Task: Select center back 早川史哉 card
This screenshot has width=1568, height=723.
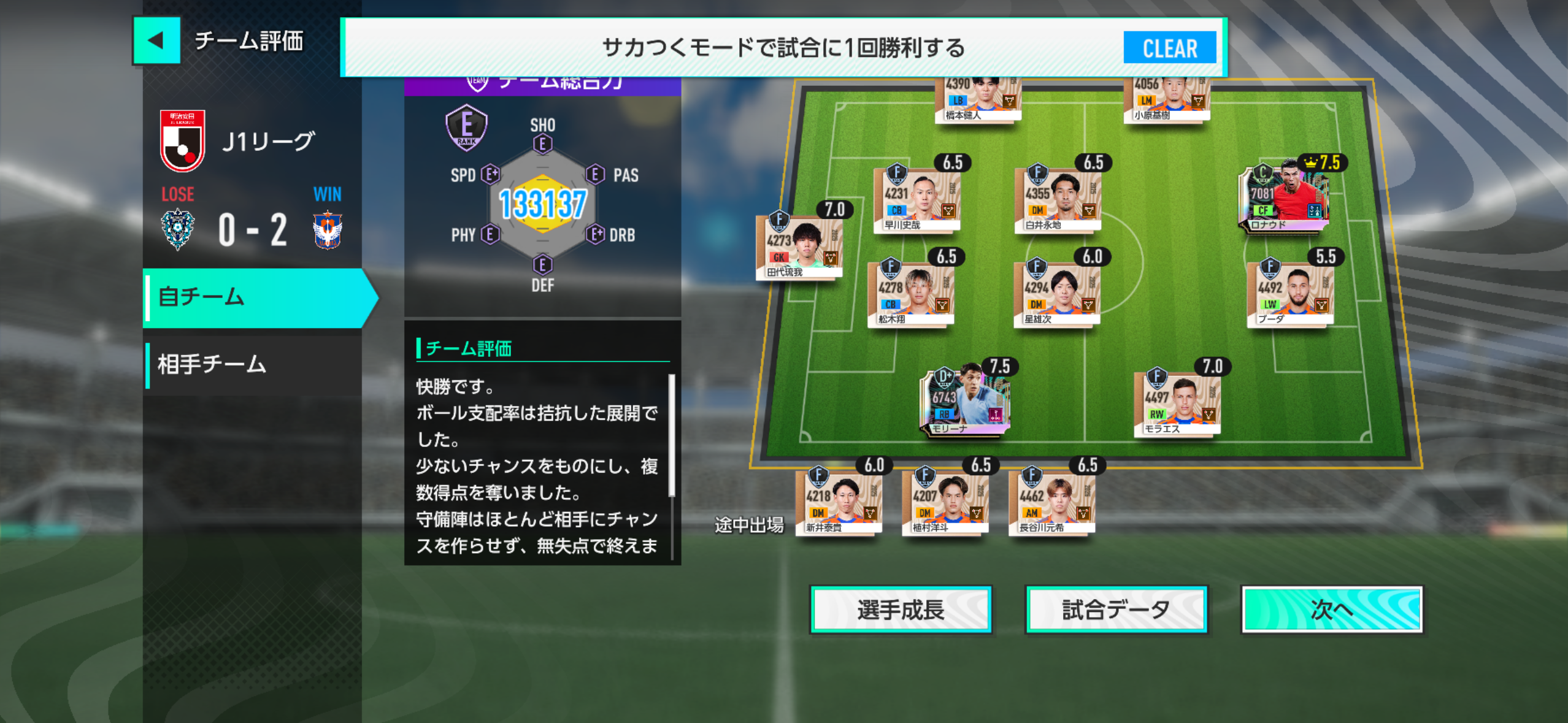Action: pyautogui.click(x=917, y=199)
